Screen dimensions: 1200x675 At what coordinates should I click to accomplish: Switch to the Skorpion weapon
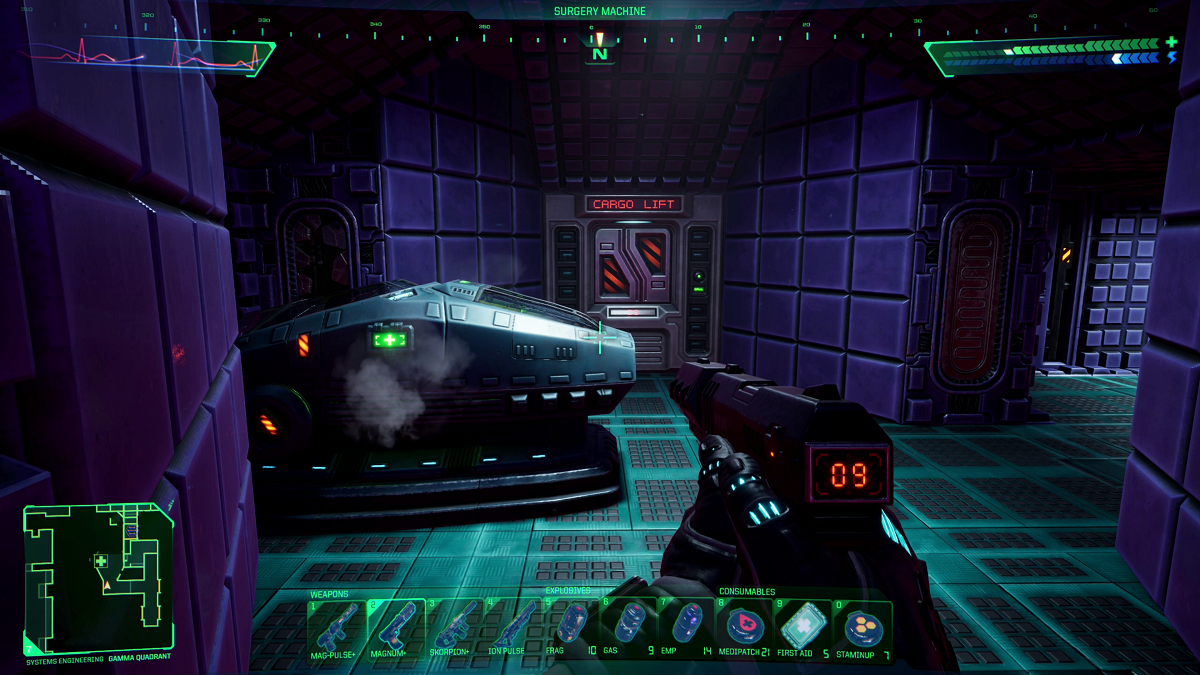pyautogui.click(x=453, y=627)
